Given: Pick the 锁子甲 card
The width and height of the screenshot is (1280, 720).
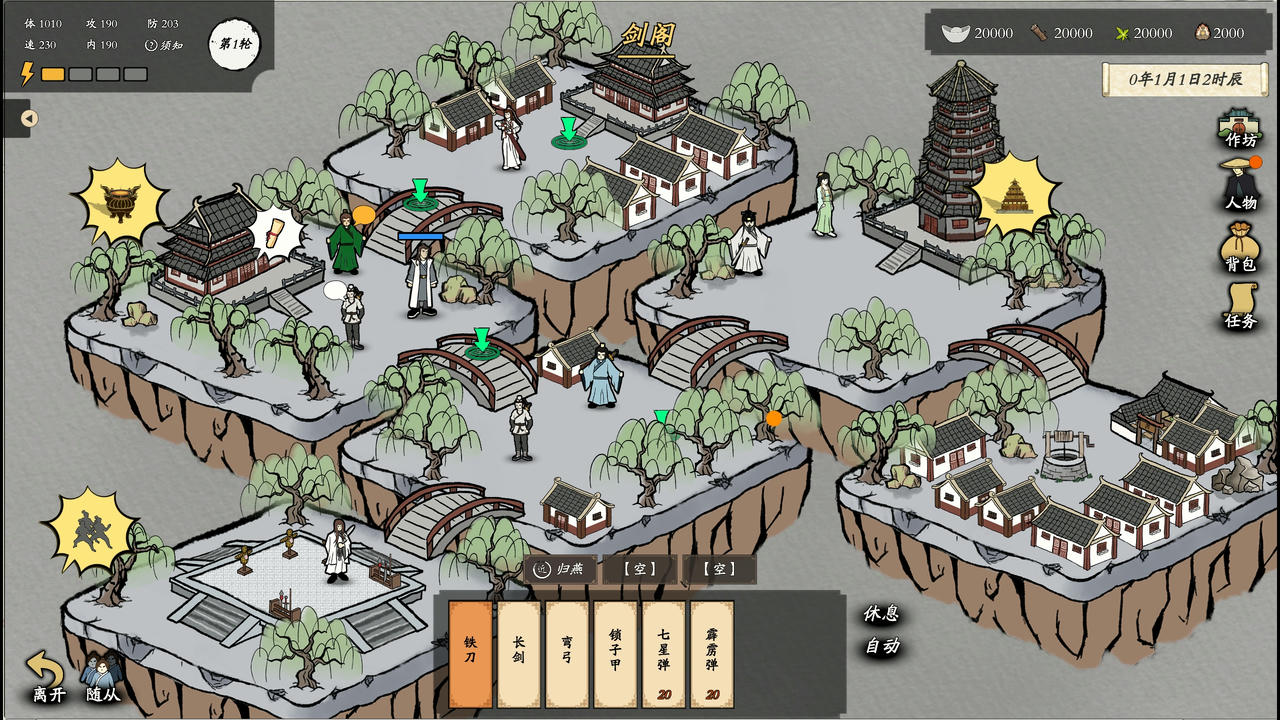Looking at the screenshot, I should pos(615,654).
